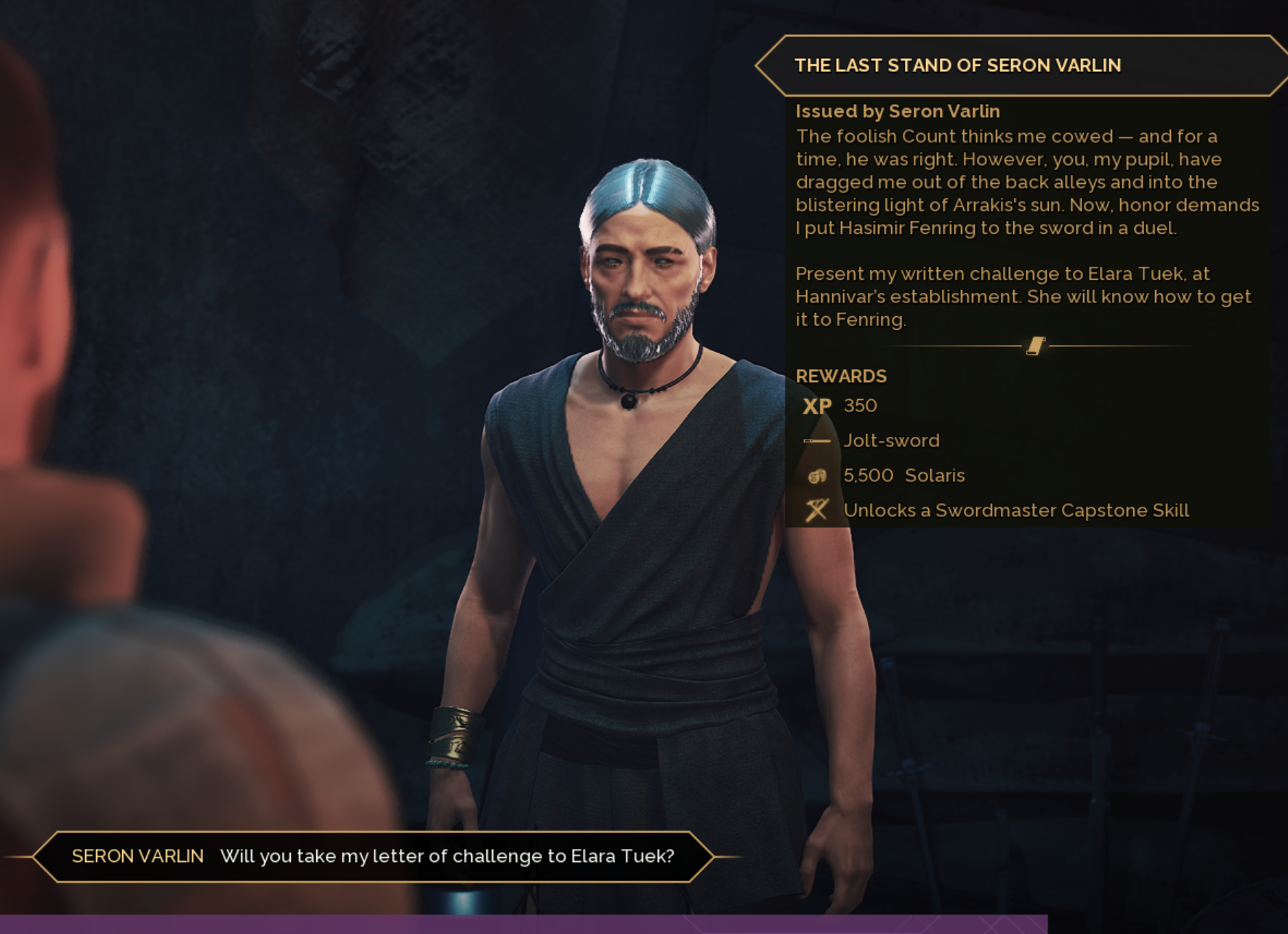Click the Swordmaster Capstone Skill reward icon
1288x934 pixels.
click(x=817, y=510)
